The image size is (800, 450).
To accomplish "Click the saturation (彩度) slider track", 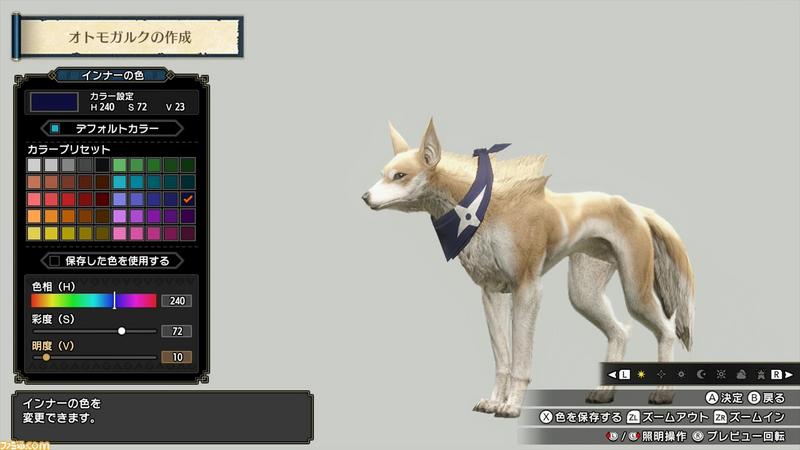I will coord(94,330).
